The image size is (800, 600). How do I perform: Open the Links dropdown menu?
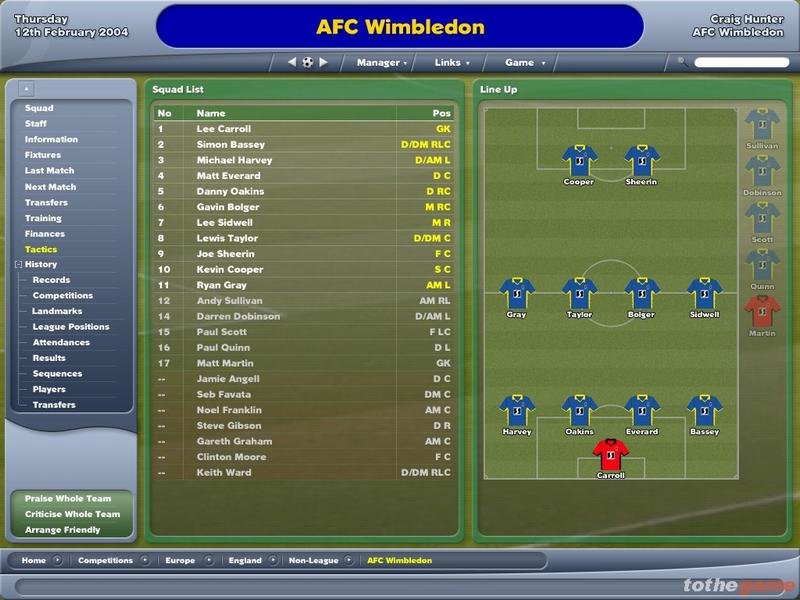click(x=452, y=62)
